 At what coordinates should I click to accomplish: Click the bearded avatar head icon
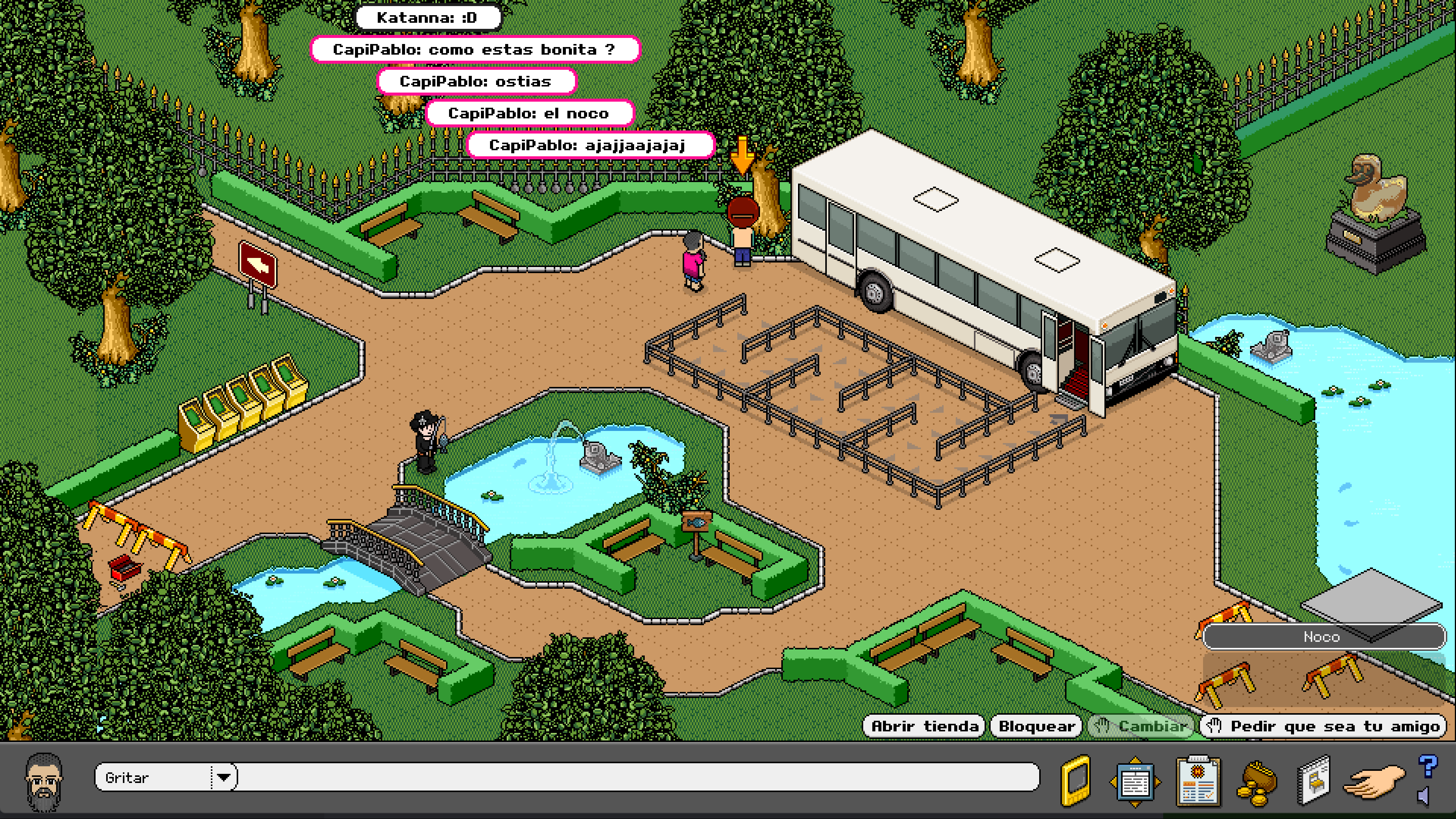(44, 781)
